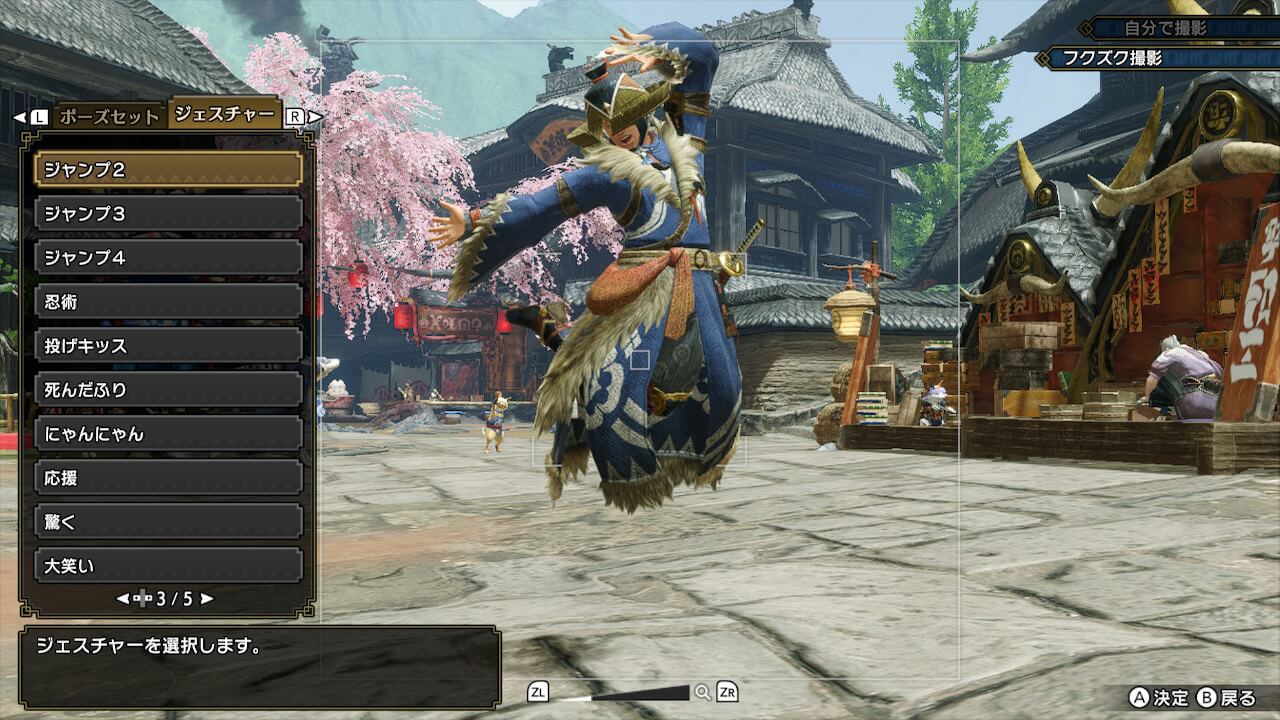1280x720 pixels.
Task: Select the 死んだふり gesture
Action: pos(168,389)
